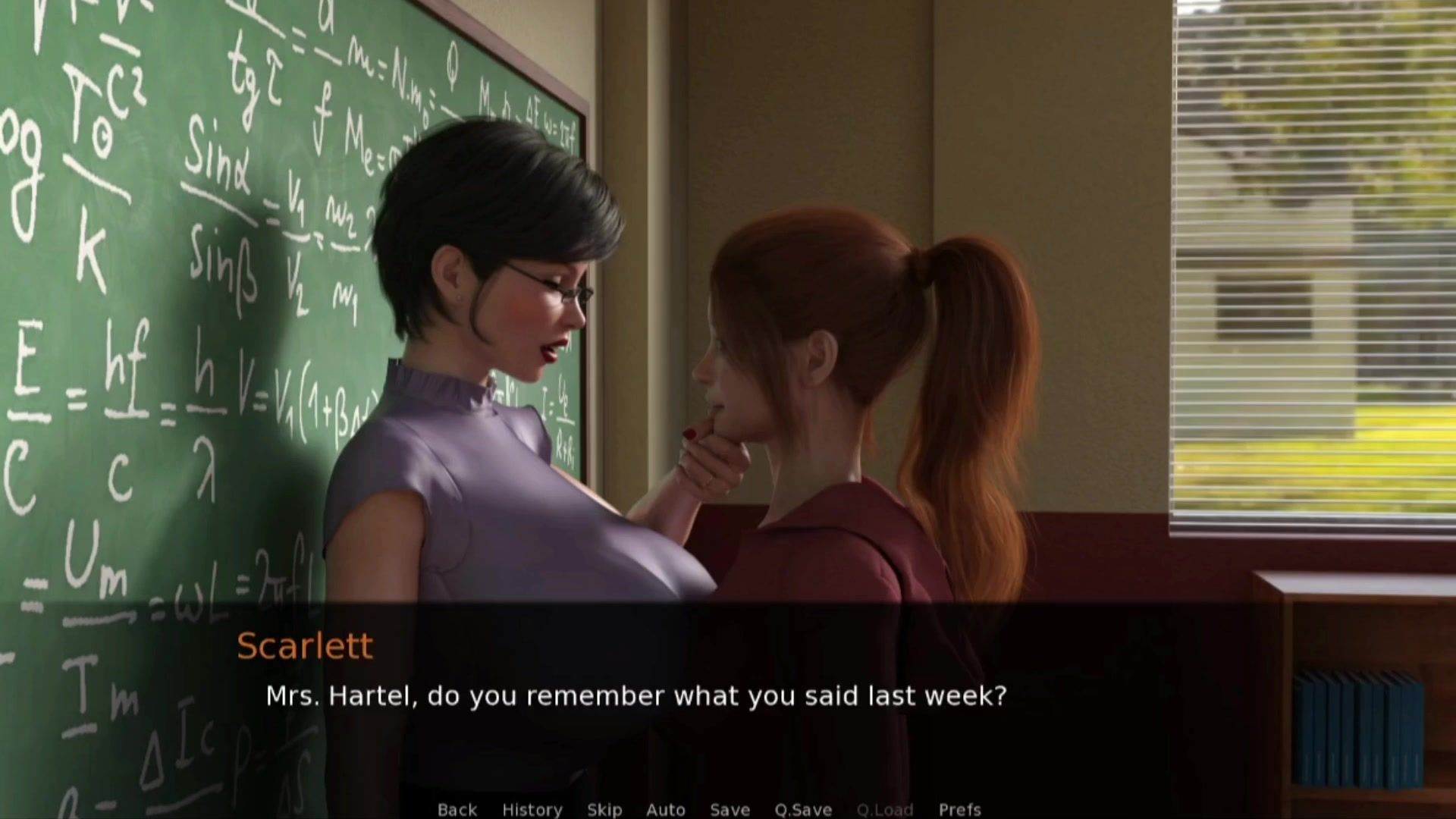The height and width of the screenshot is (819, 1456).
Task: Go back with the Back button
Action: click(x=457, y=809)
